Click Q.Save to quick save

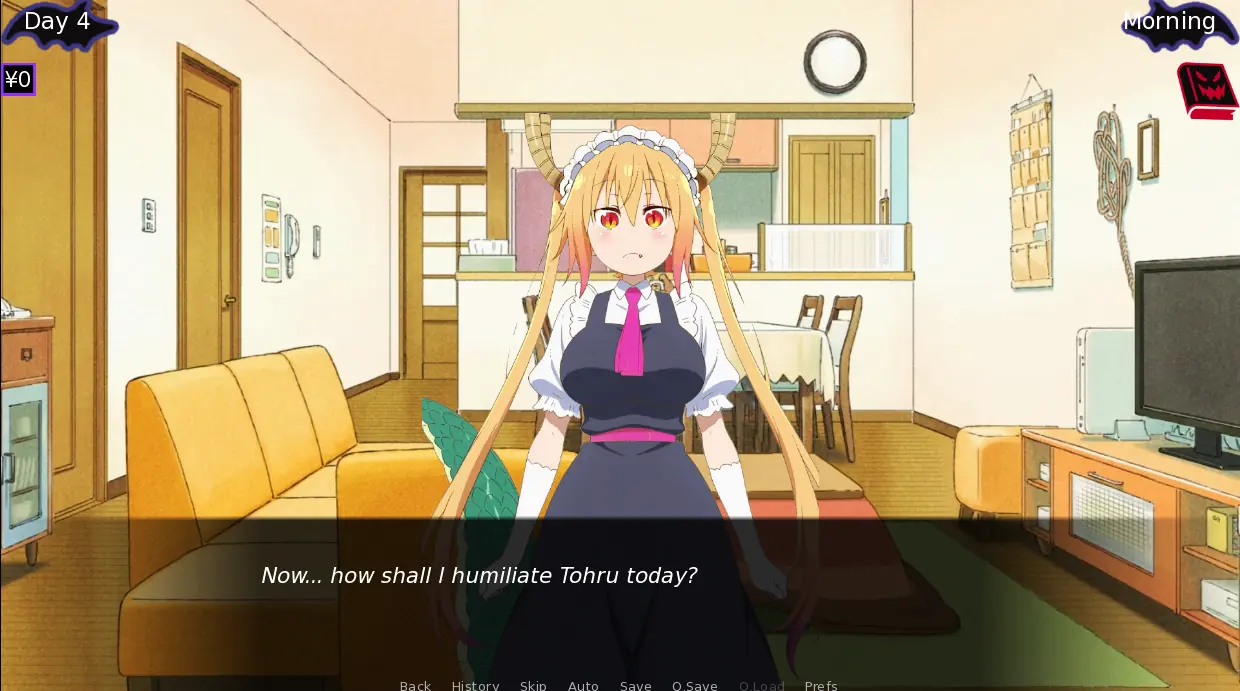tap(694, 685)
